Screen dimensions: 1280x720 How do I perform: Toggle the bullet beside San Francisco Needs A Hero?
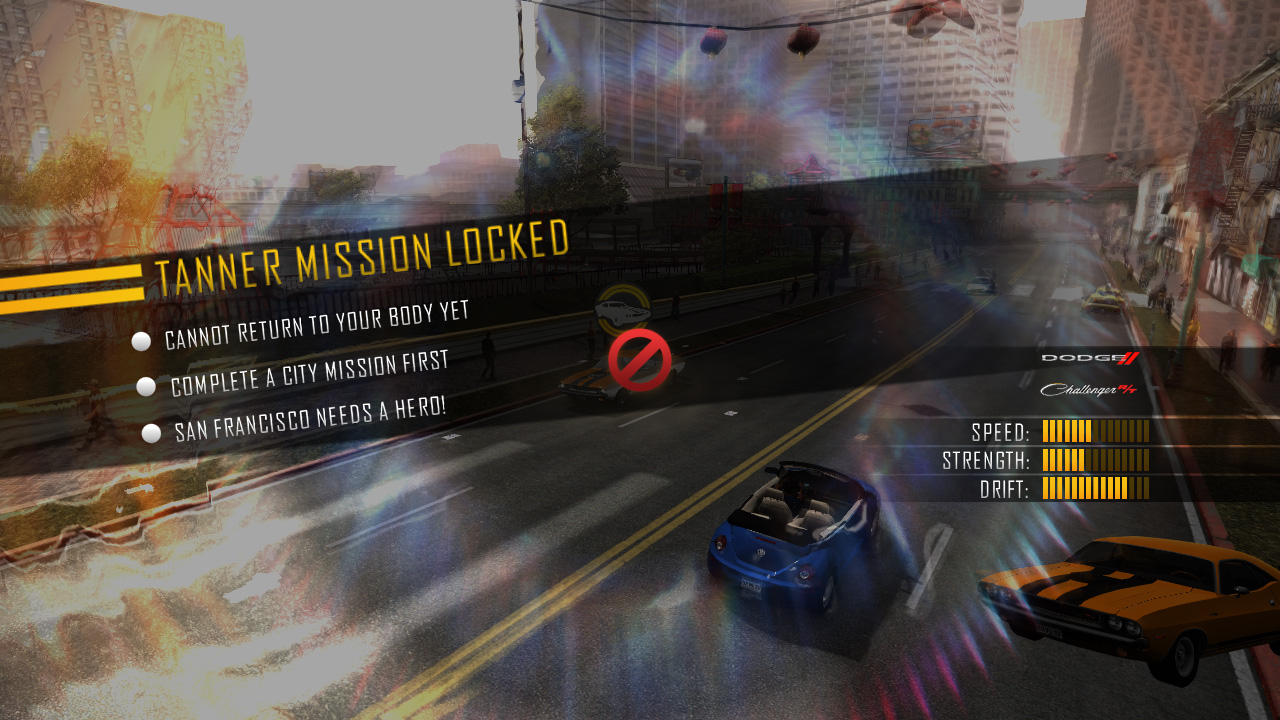click(149, 432)
